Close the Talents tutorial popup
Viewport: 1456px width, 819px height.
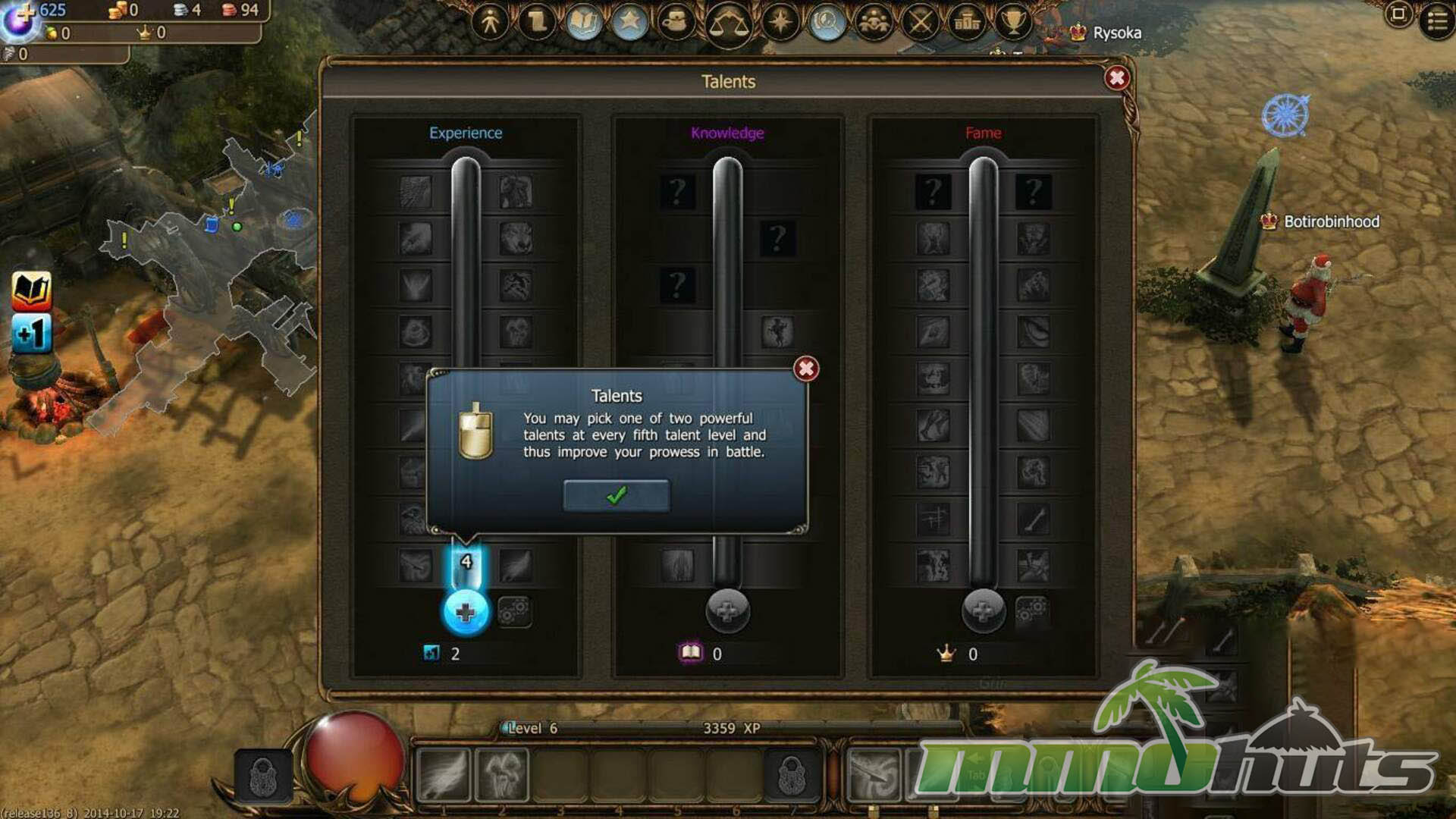tap(805, 369)
